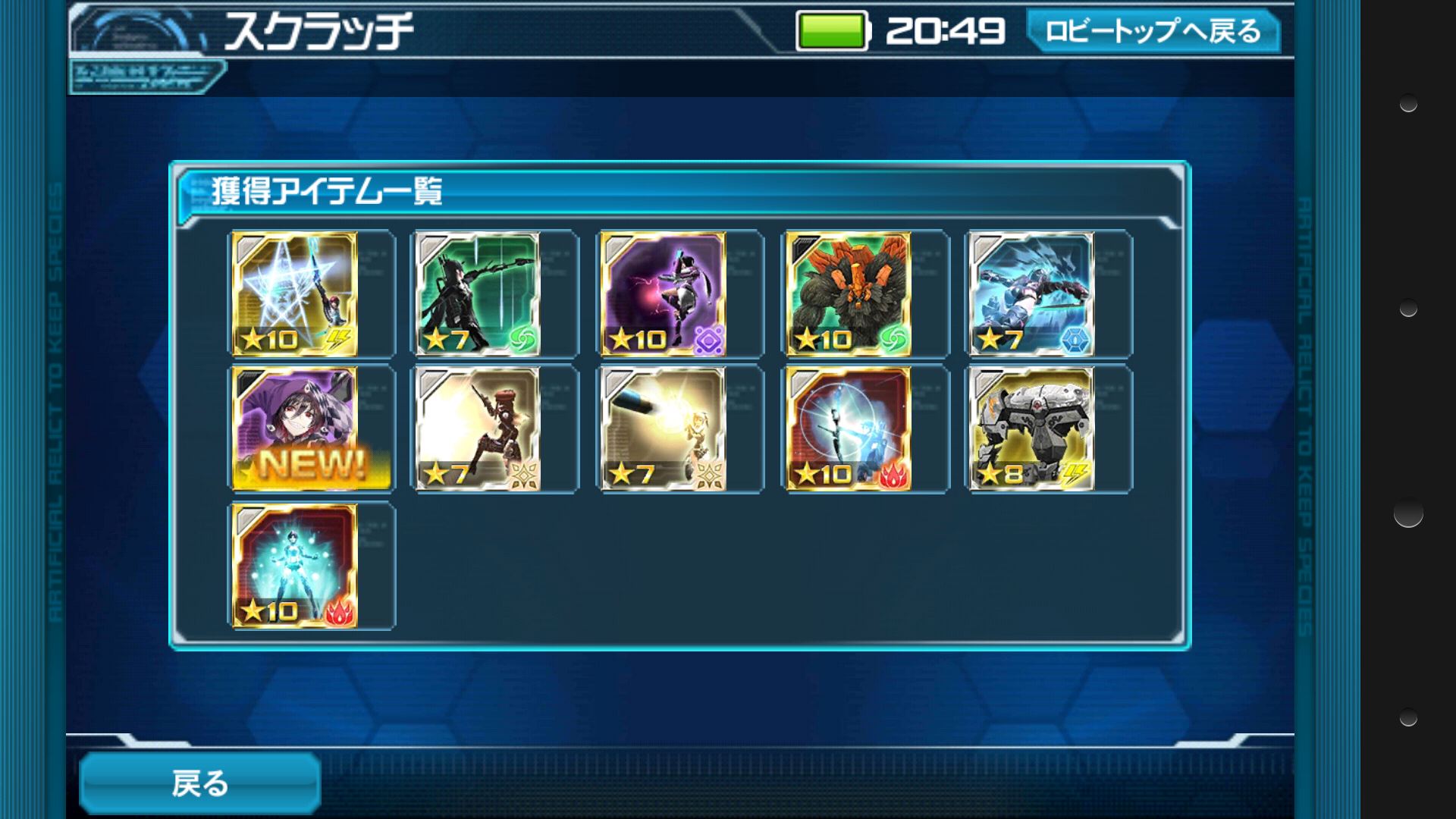The width and height of the screenshot is (1456, 819).
Task: Return to the lobby top
Action: click(x=1153, y=32)
